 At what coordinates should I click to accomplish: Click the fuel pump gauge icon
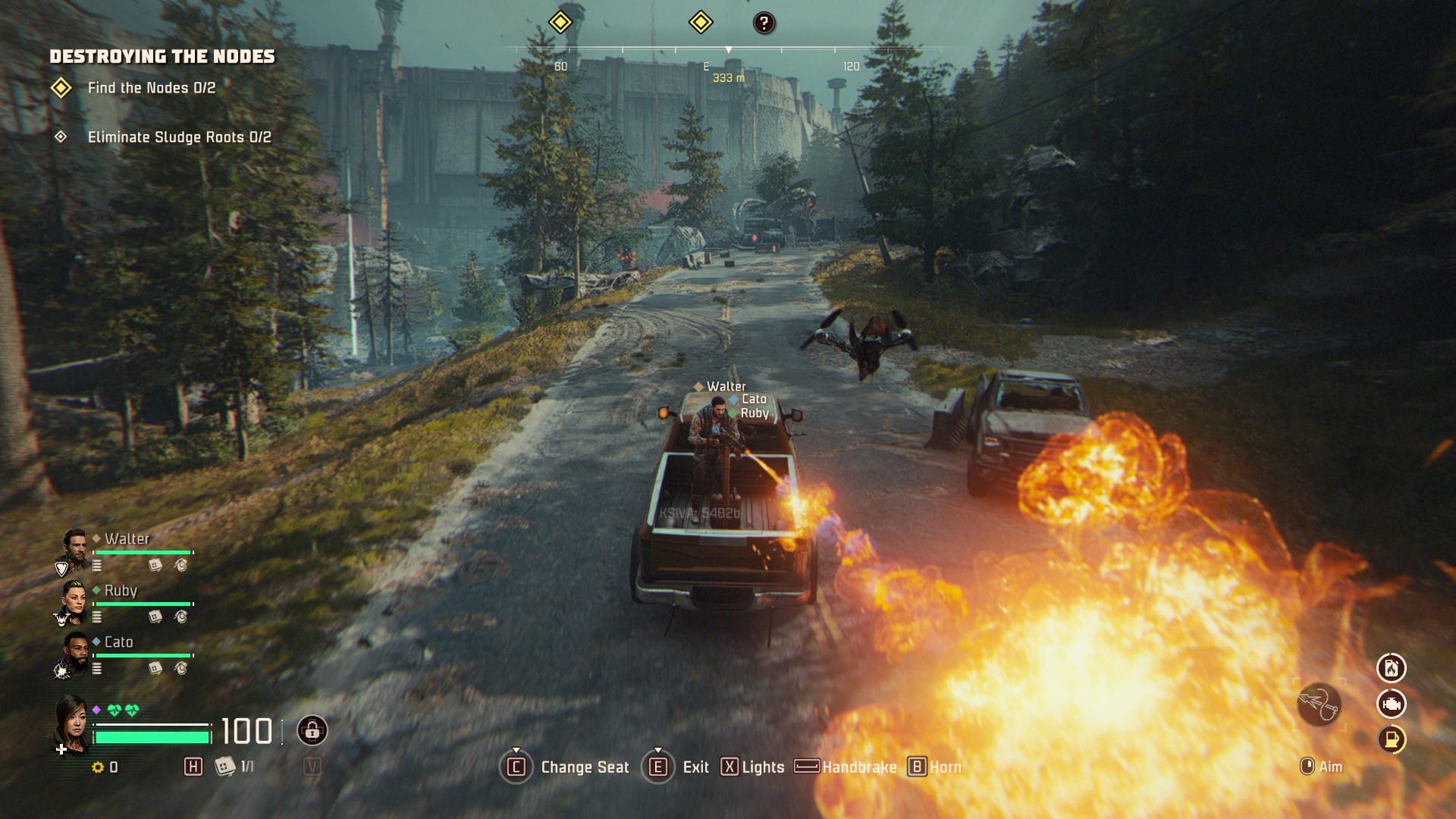(x=1391, y=739)
